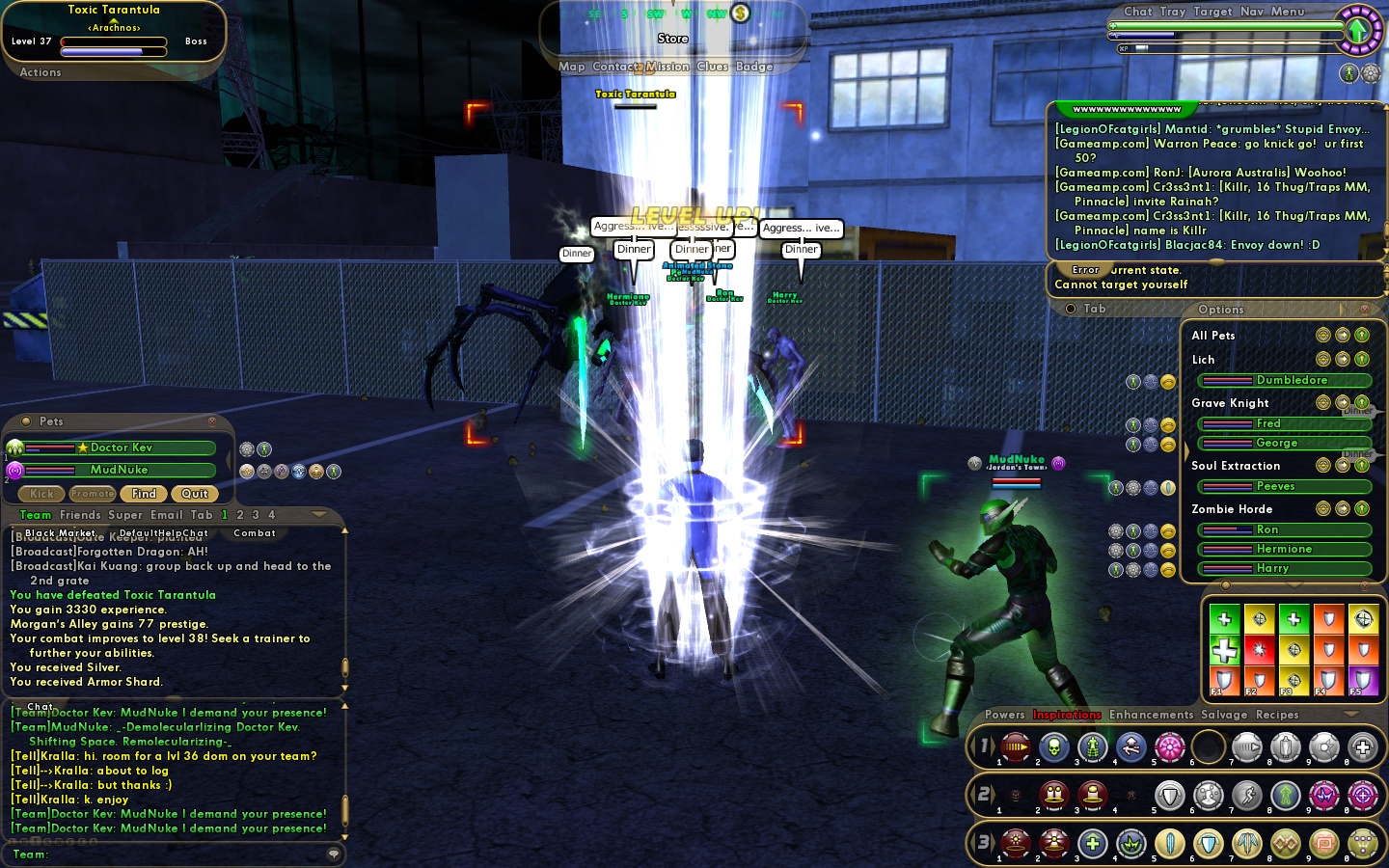Open the Enhancements tab
1389x868 pixels.
[1151, 715]
